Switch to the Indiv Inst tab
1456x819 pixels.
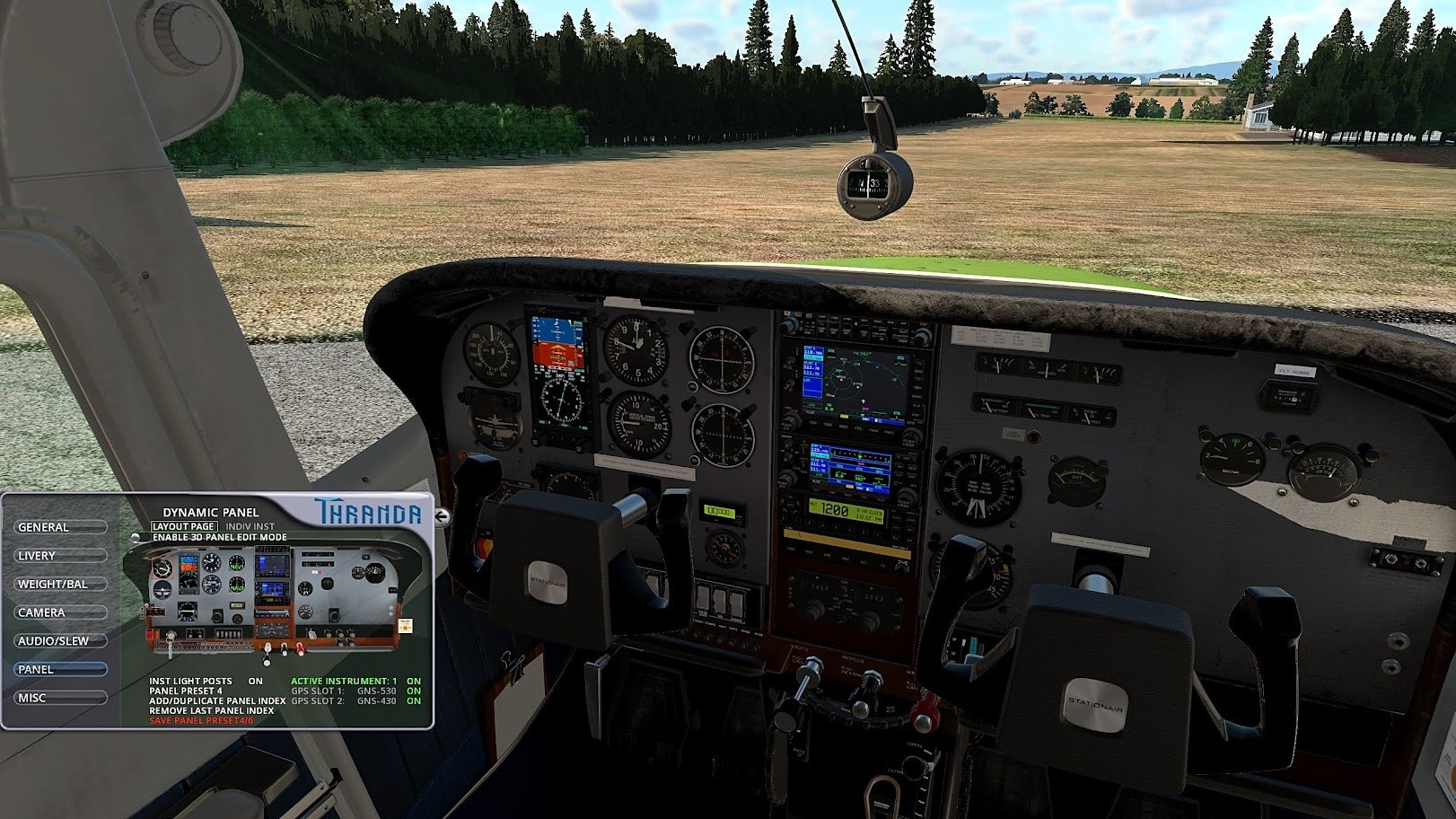tap(250, 526)
